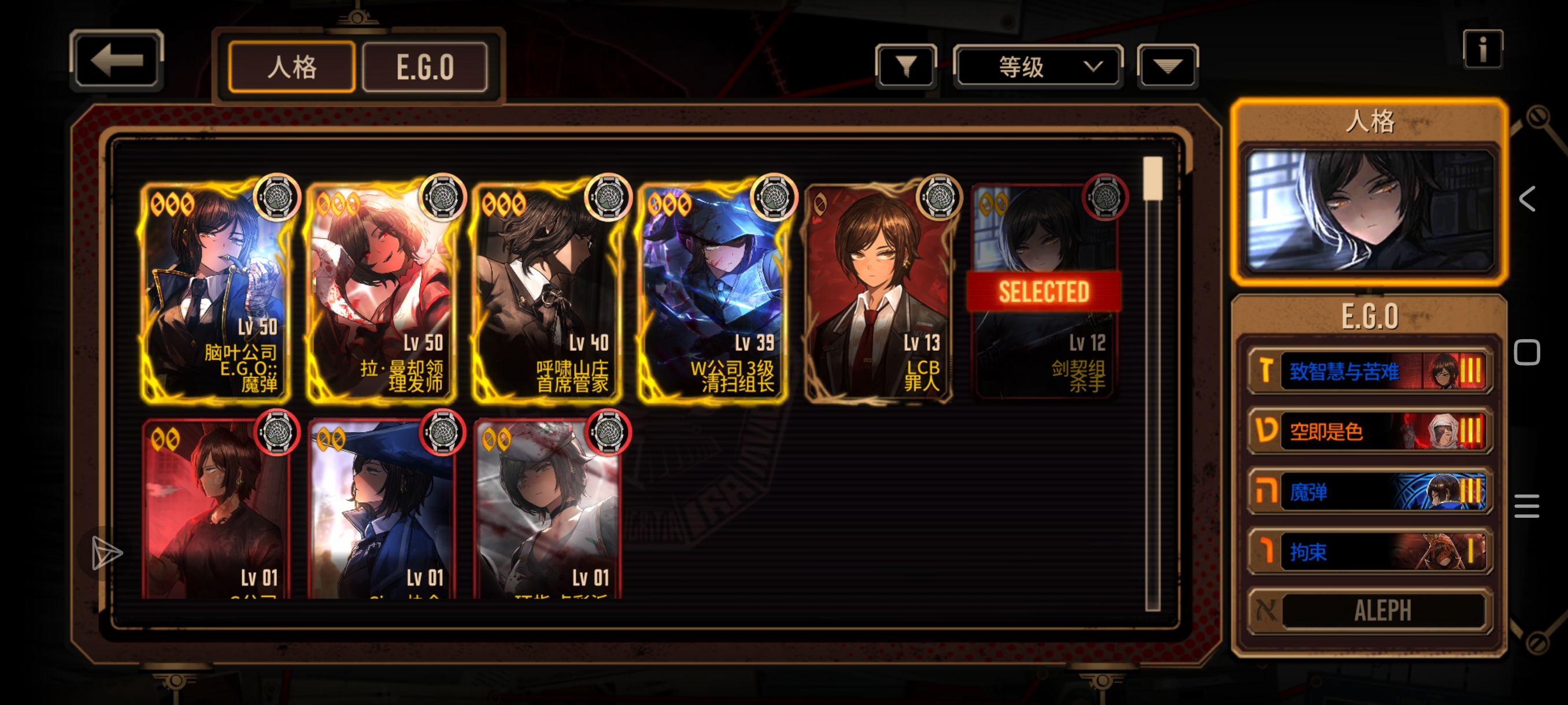Screen dimensions: 1568x705
Task: Select the 魔弹 E.G.O slot
Action: (1369, 492)
